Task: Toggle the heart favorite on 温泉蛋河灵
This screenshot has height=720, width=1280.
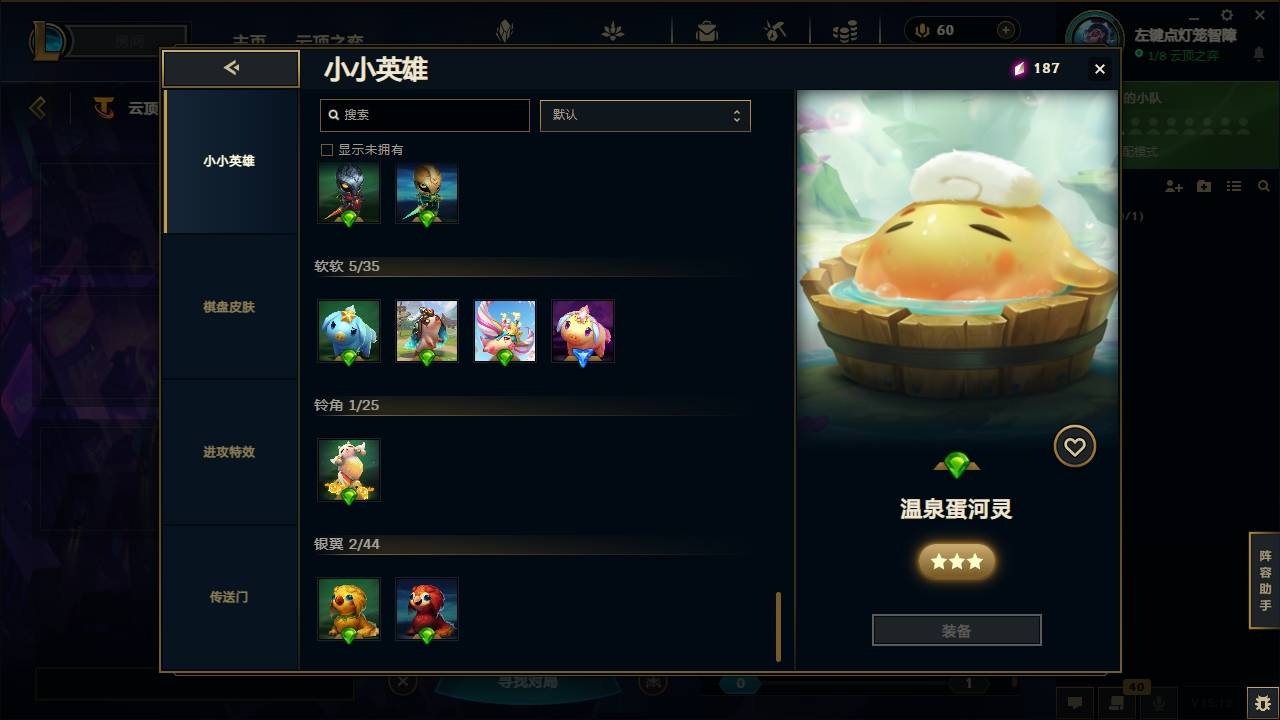Action: coord(1075,446)
